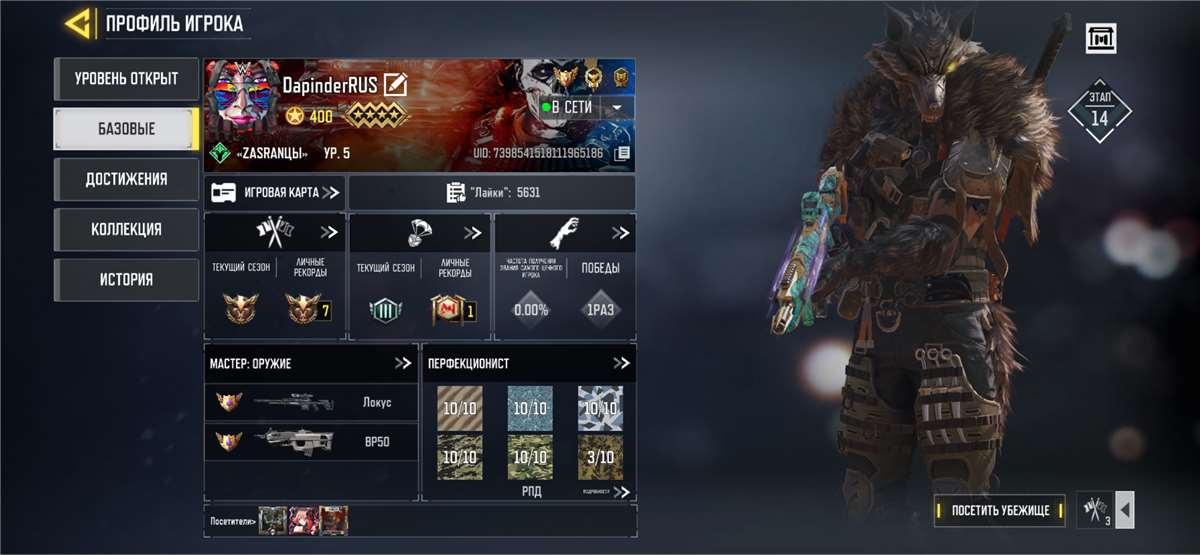Switch to the Базовые tab

126,129
